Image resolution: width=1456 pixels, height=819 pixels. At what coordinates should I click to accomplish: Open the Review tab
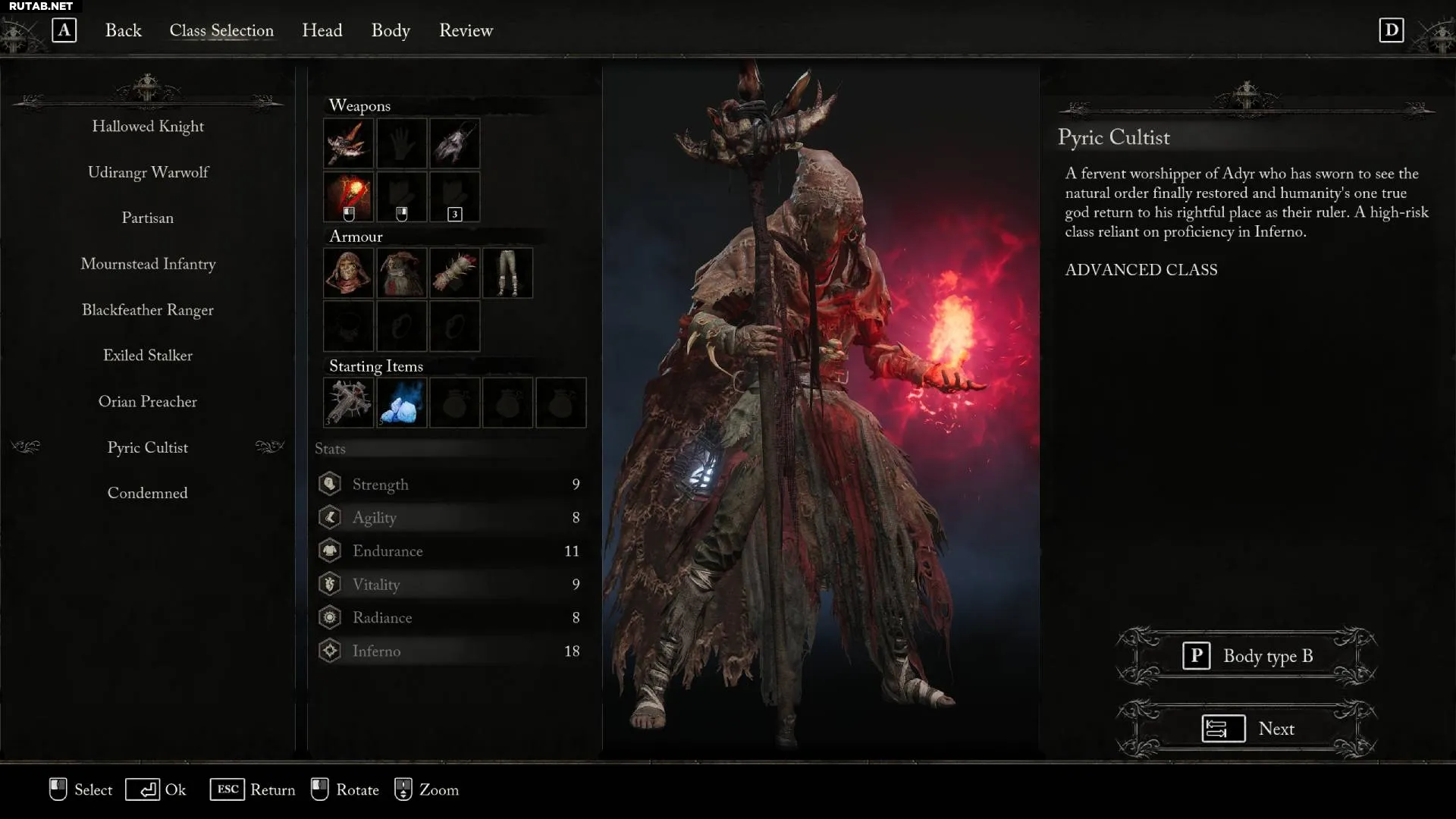coord(466,30)
